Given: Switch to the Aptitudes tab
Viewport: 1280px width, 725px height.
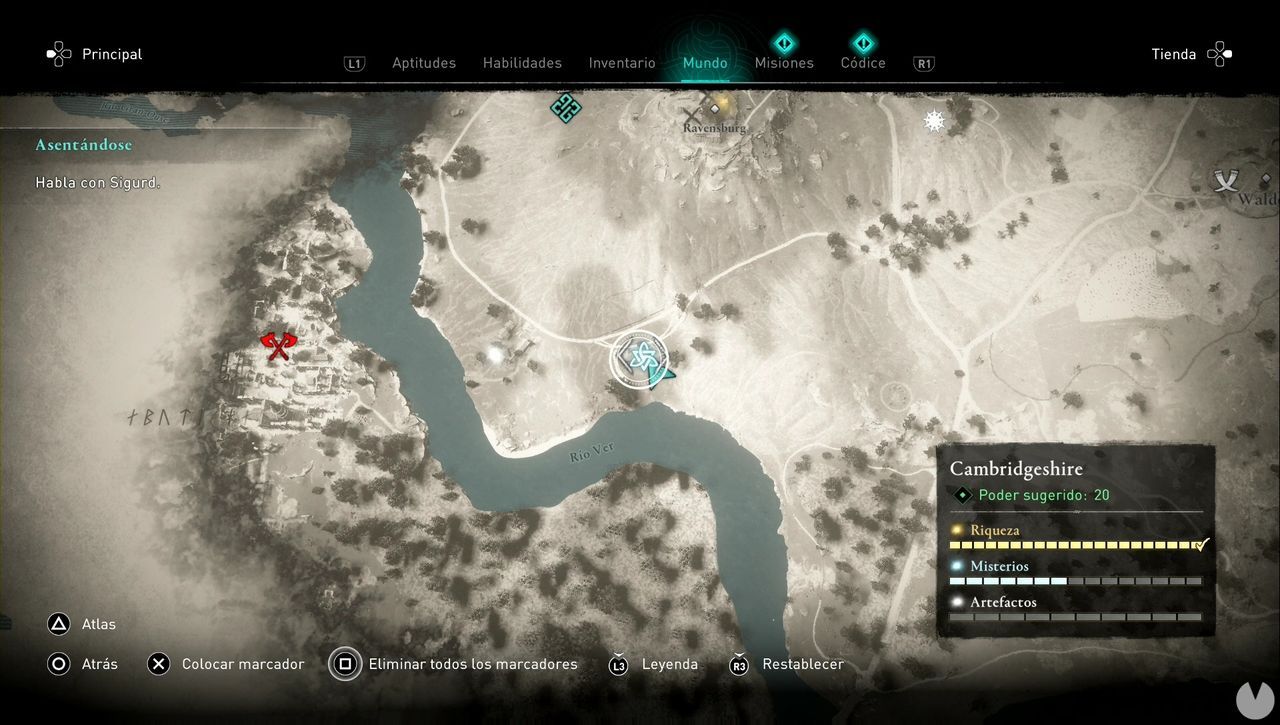Looking at the screenshot, I should (x=424, y=62).
